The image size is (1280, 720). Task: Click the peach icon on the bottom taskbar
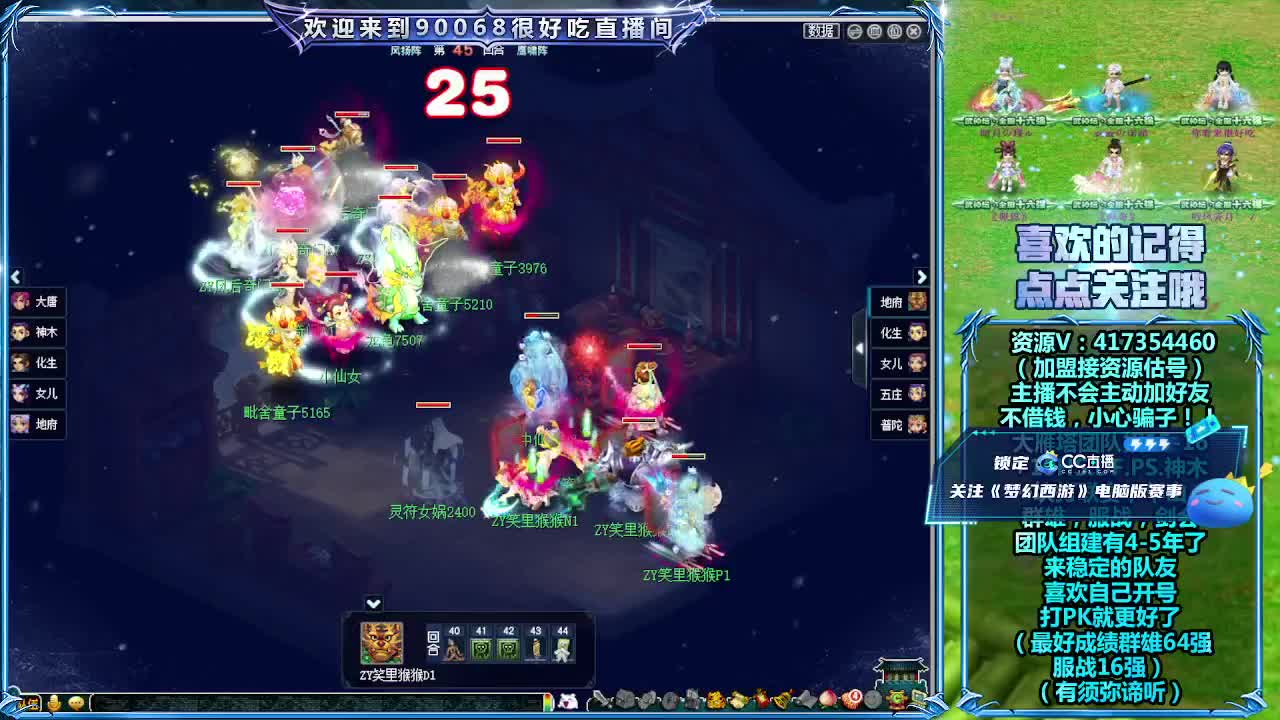coord(827,700)
